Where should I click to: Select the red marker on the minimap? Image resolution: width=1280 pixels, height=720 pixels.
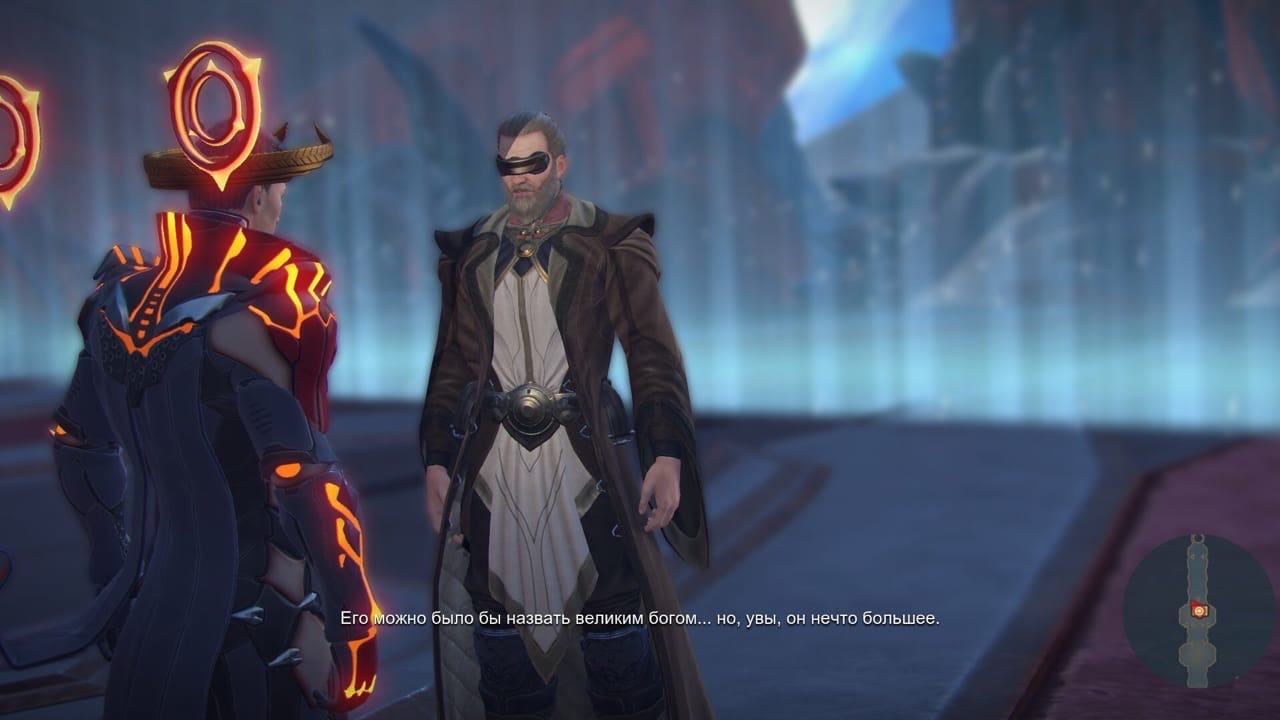coord(1200,611)
